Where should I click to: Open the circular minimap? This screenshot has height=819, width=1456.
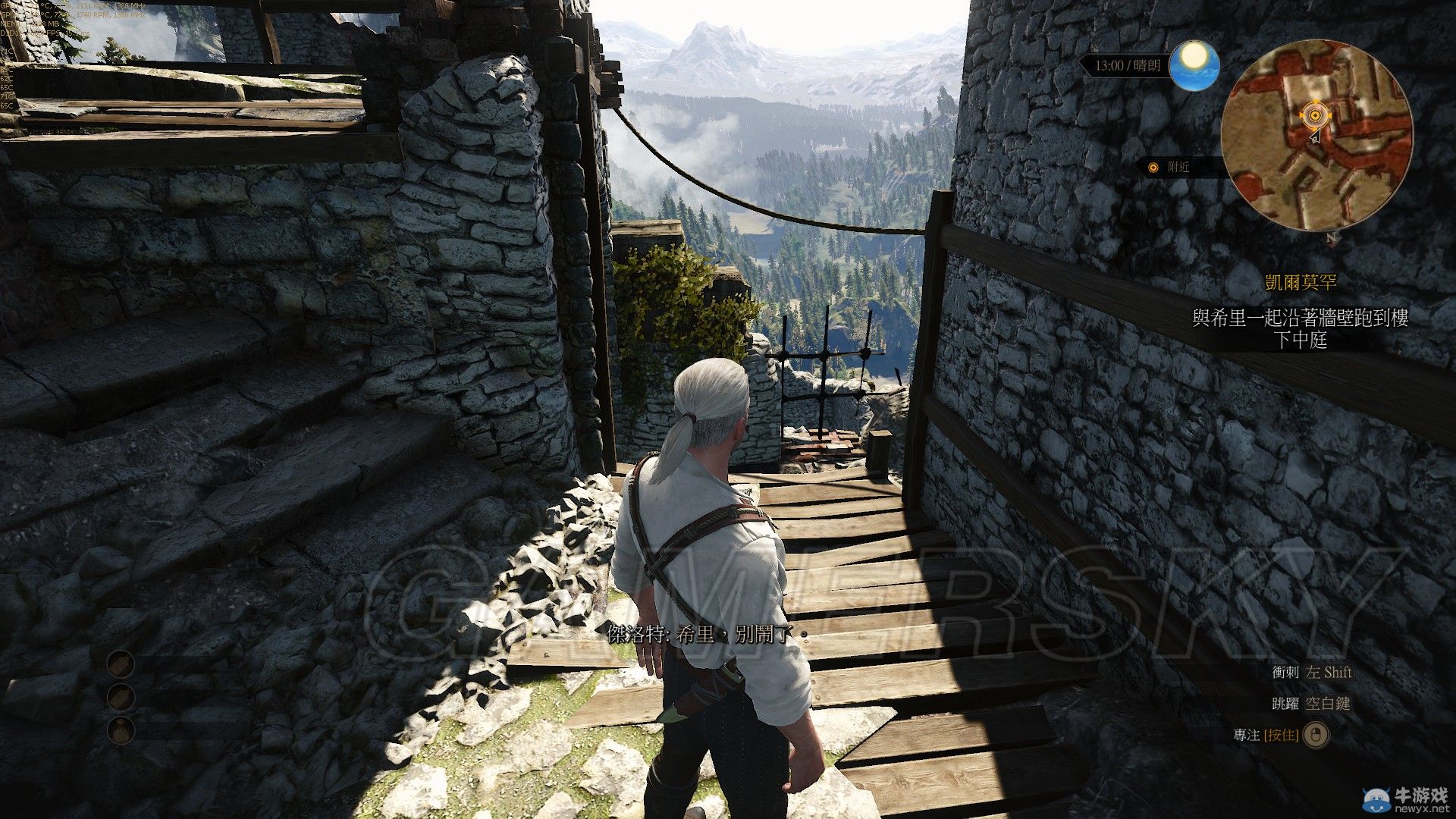coord(1316,136)
